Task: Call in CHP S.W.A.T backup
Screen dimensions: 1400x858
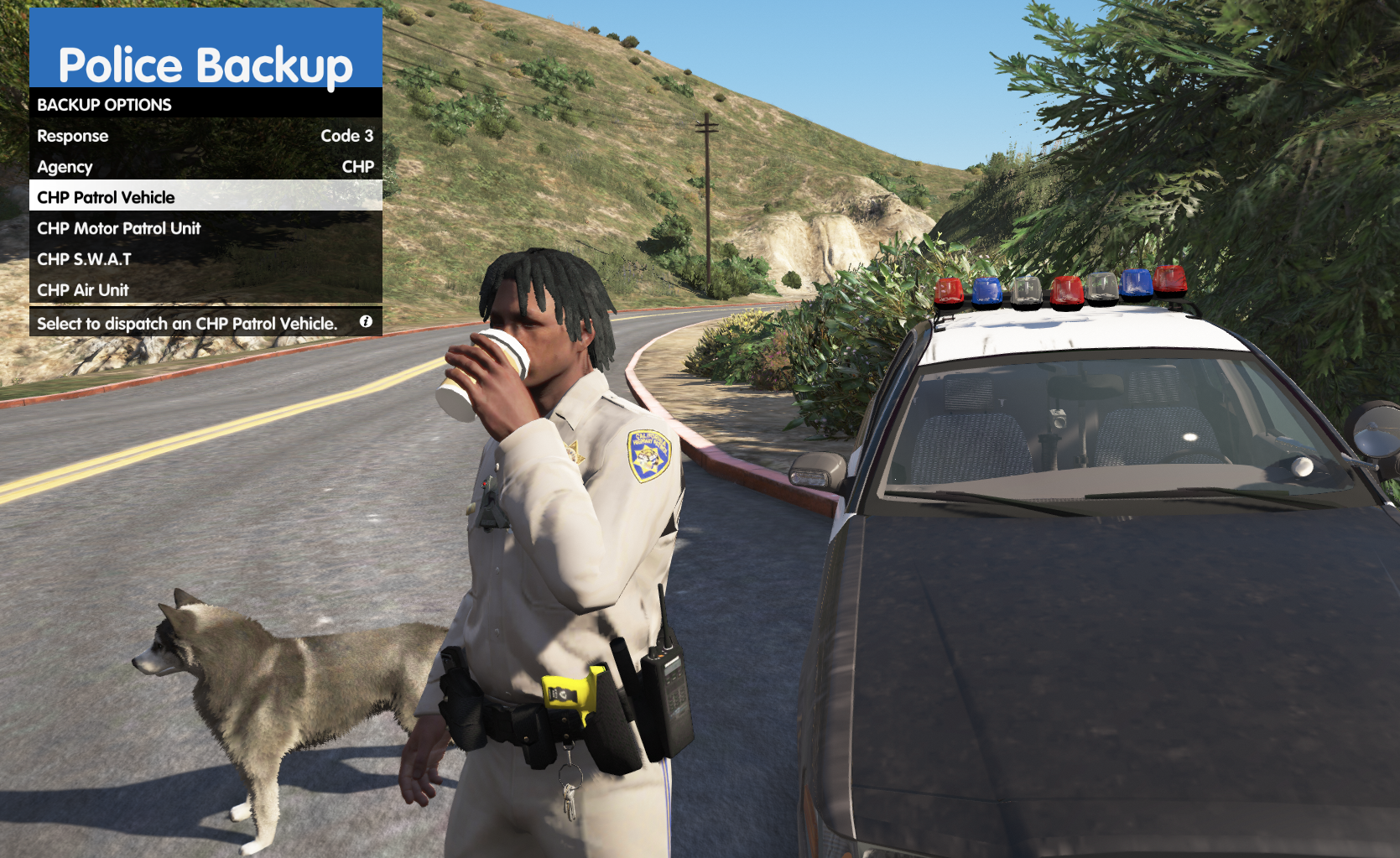Action: click(x=206, y=259)
